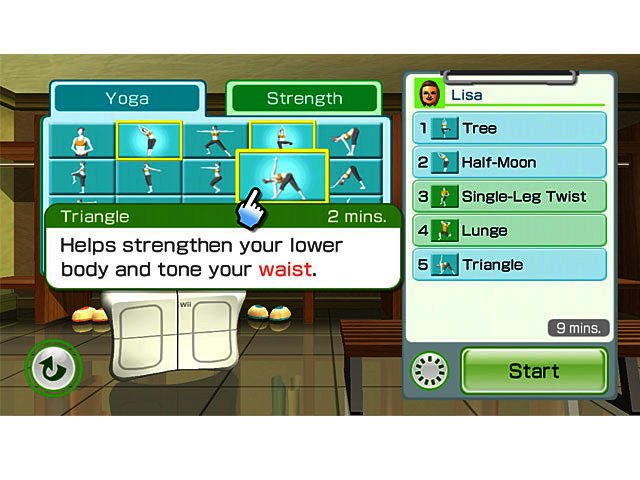This screenshot has width=640, height=480.
Task: Select Tree in the routine list
Action: [510, 128]
